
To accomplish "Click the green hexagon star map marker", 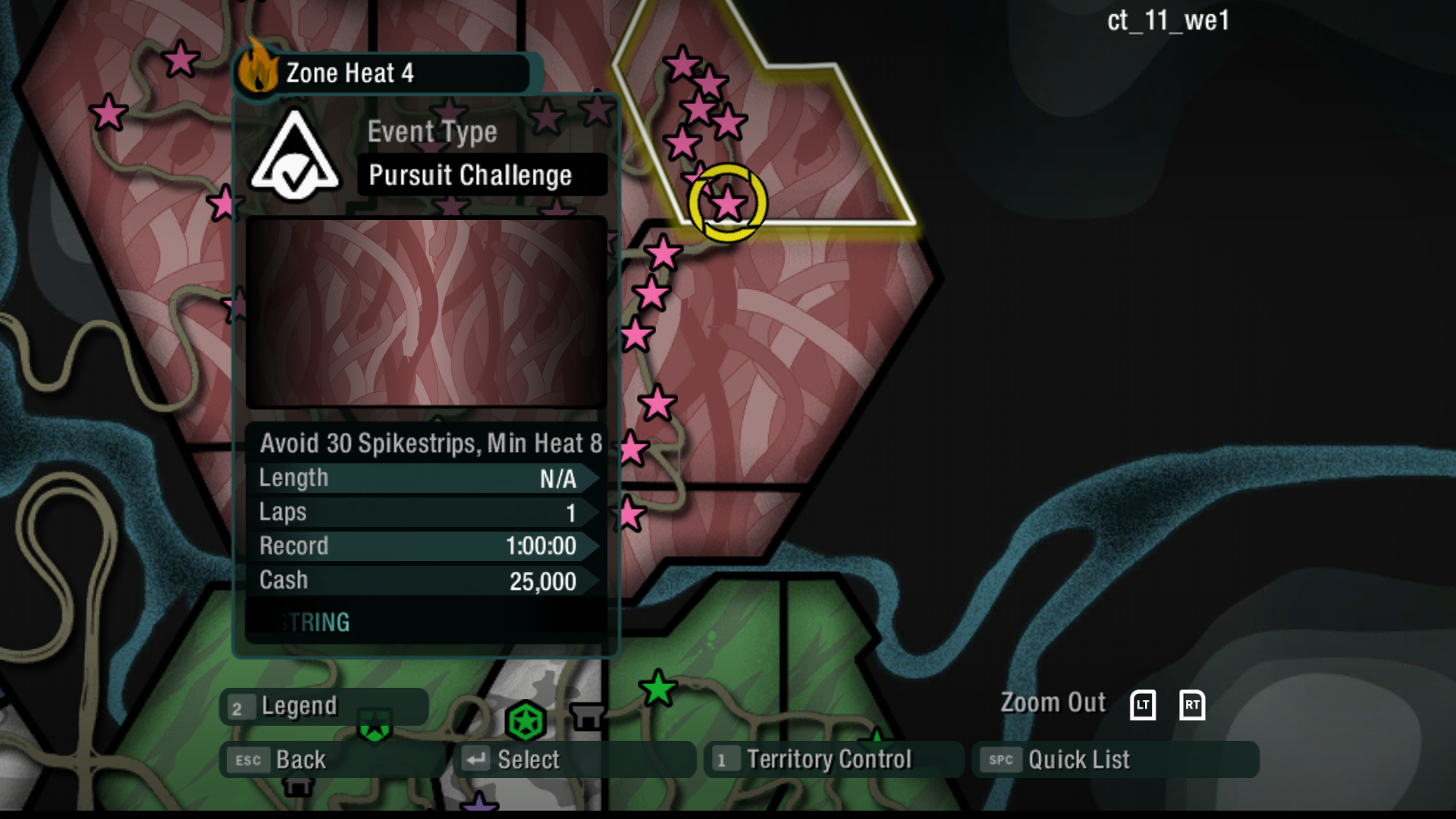I will 526,721.
